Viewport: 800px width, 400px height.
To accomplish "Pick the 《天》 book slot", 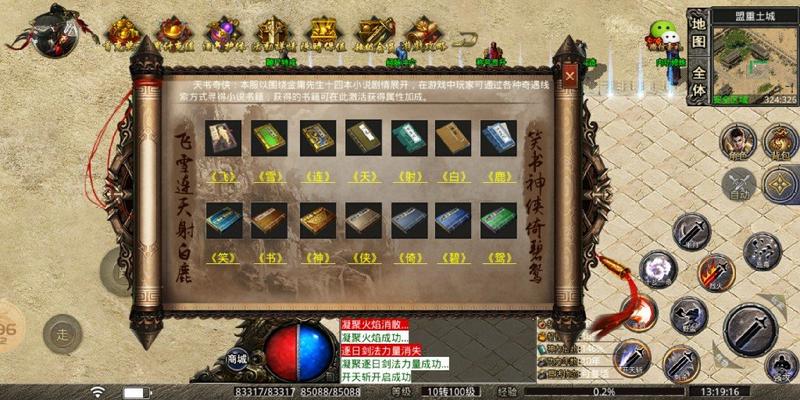I will tap(361, 139).
